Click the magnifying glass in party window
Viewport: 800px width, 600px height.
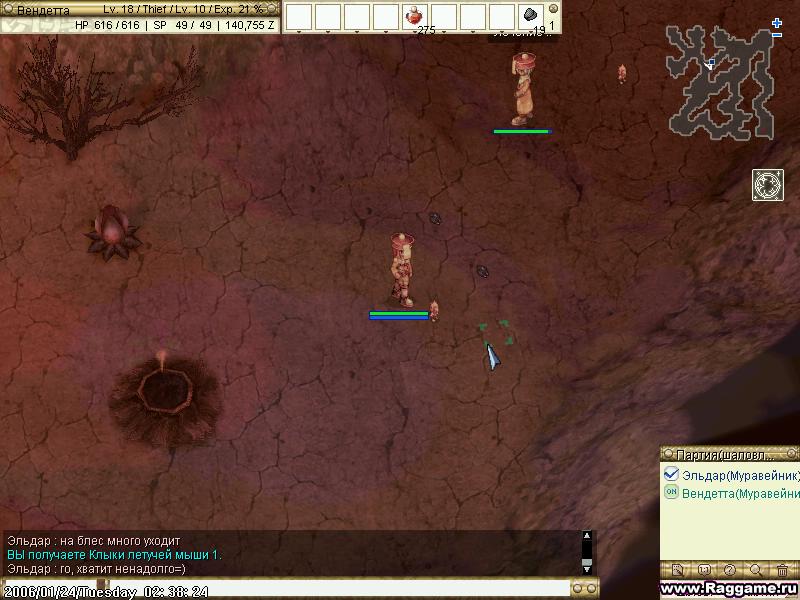click(x=756, y=570)
